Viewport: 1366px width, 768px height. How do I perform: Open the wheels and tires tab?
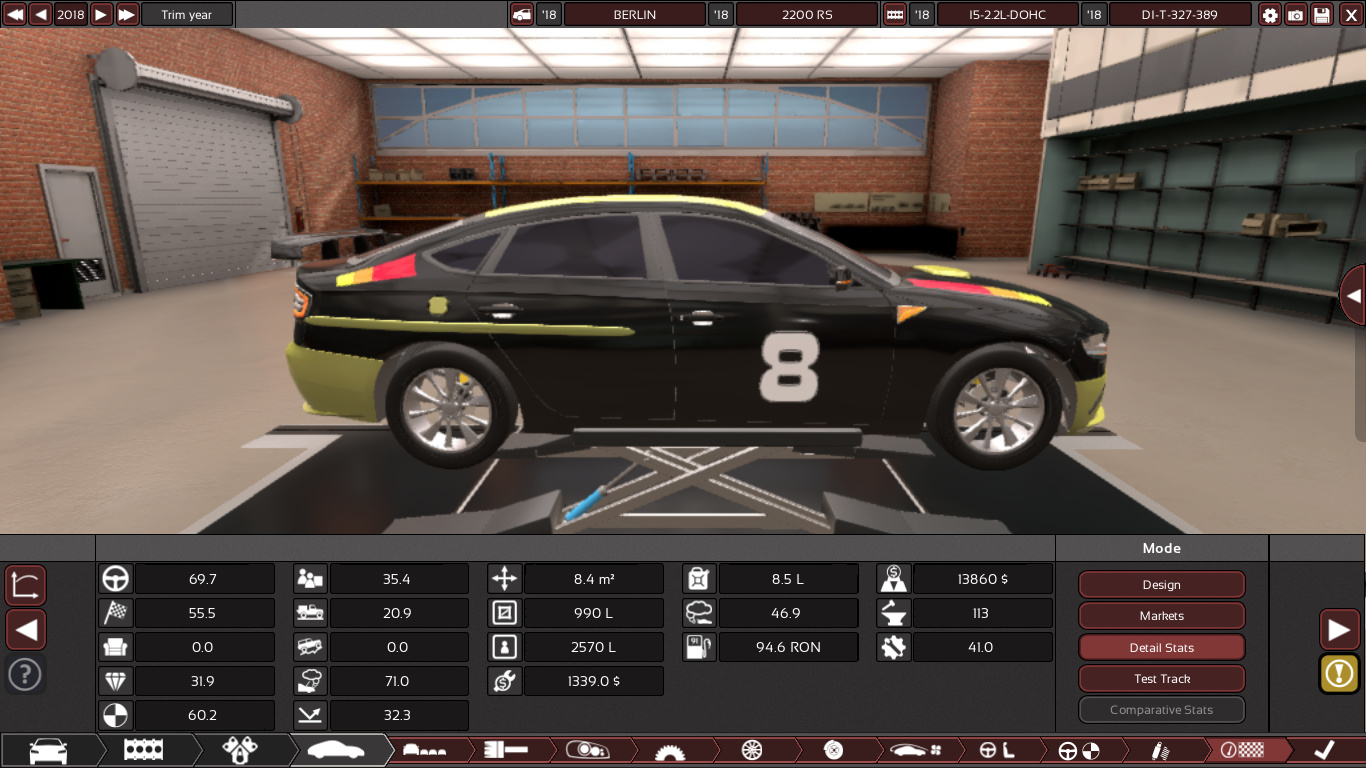752,750
